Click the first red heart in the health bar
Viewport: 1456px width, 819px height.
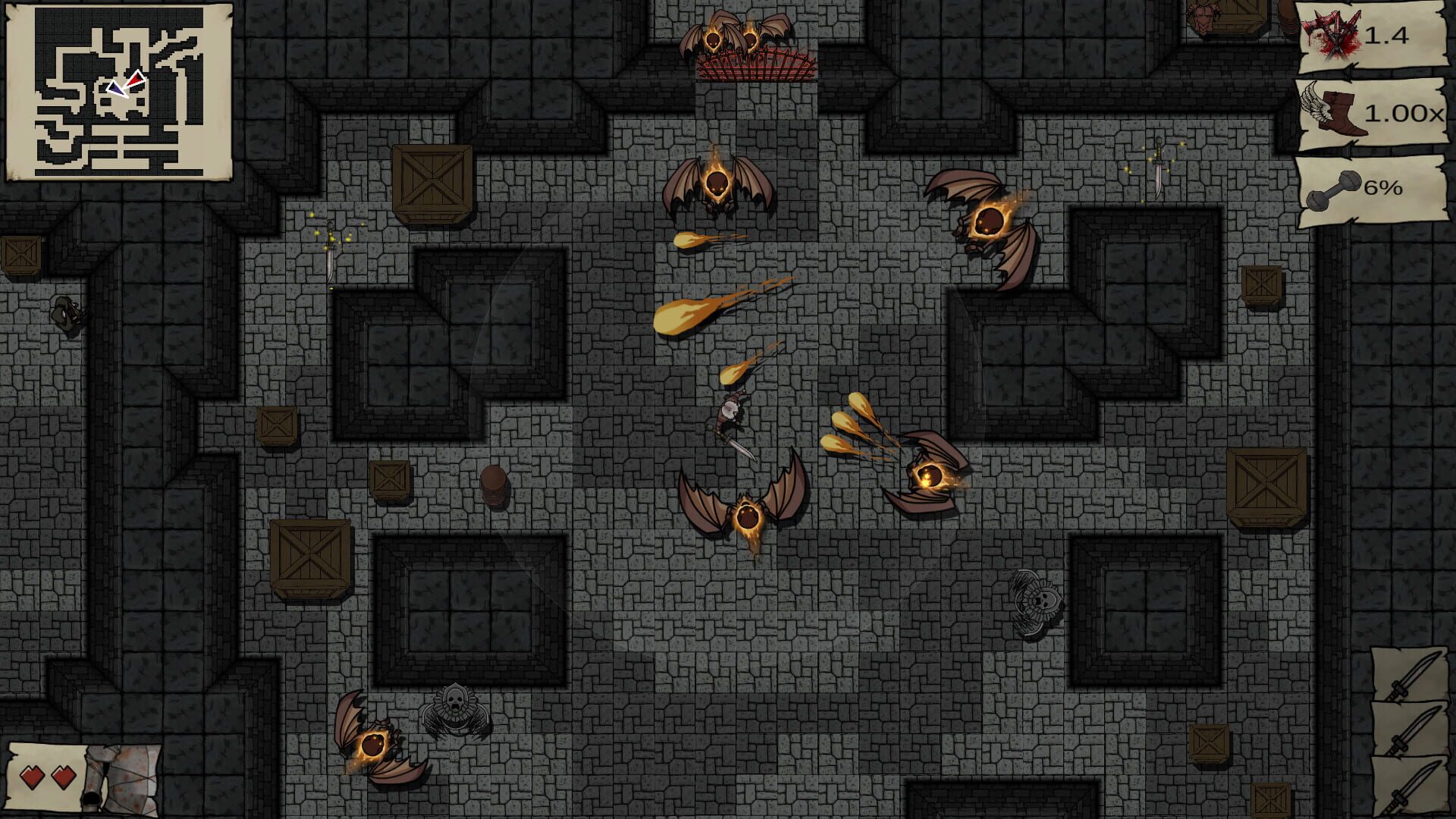click(31, 778)
